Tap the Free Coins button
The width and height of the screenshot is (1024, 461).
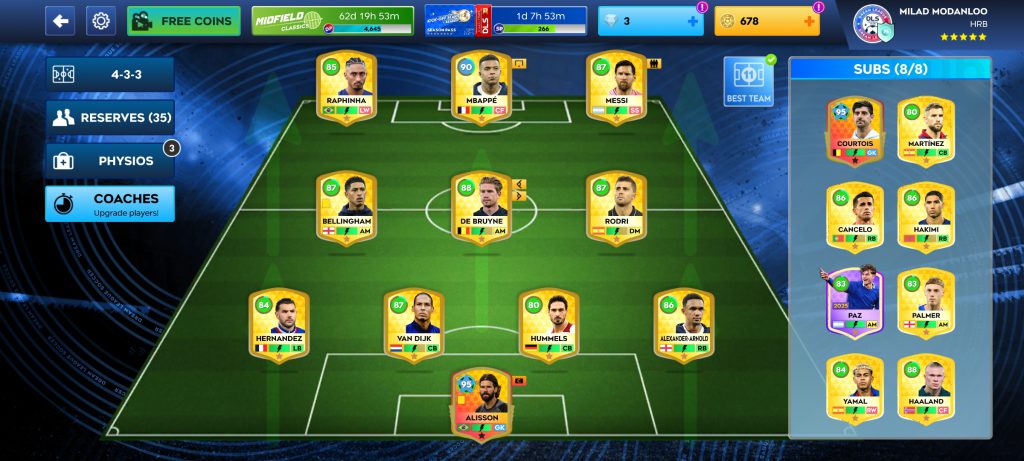tap(184, 20)
